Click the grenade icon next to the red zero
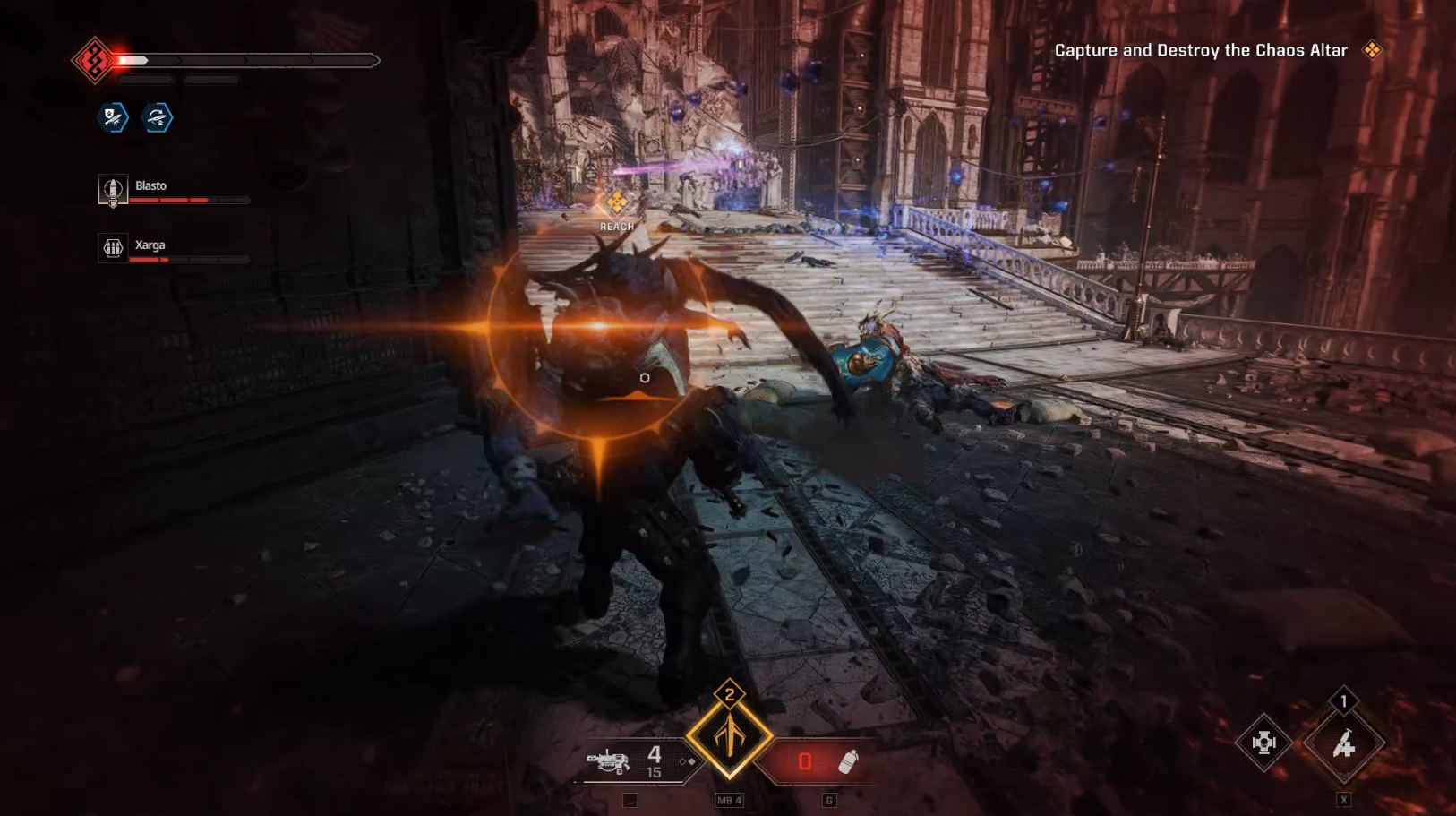Image resolution: width=1456 pixels, height=816 pixels. (848, 760)
